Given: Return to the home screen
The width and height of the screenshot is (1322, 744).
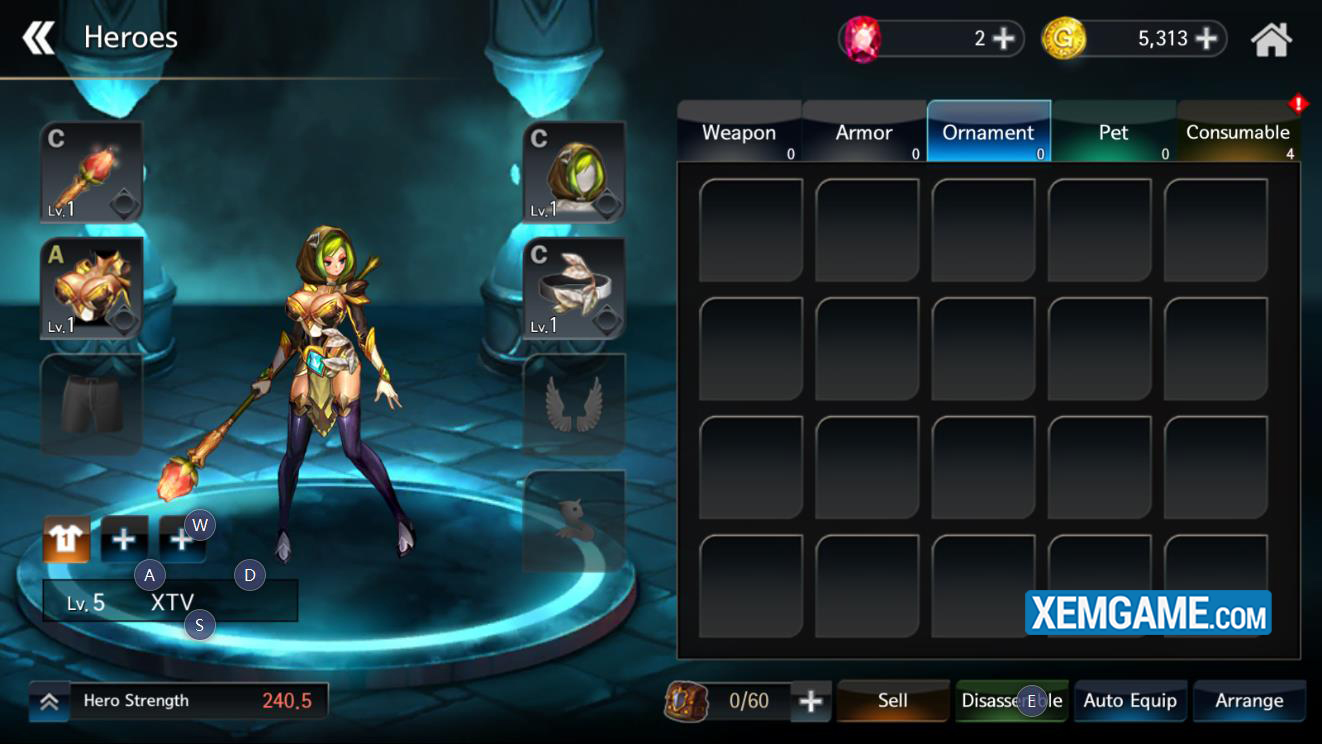Looking at the screenshot, I should tap(1271, 40).
